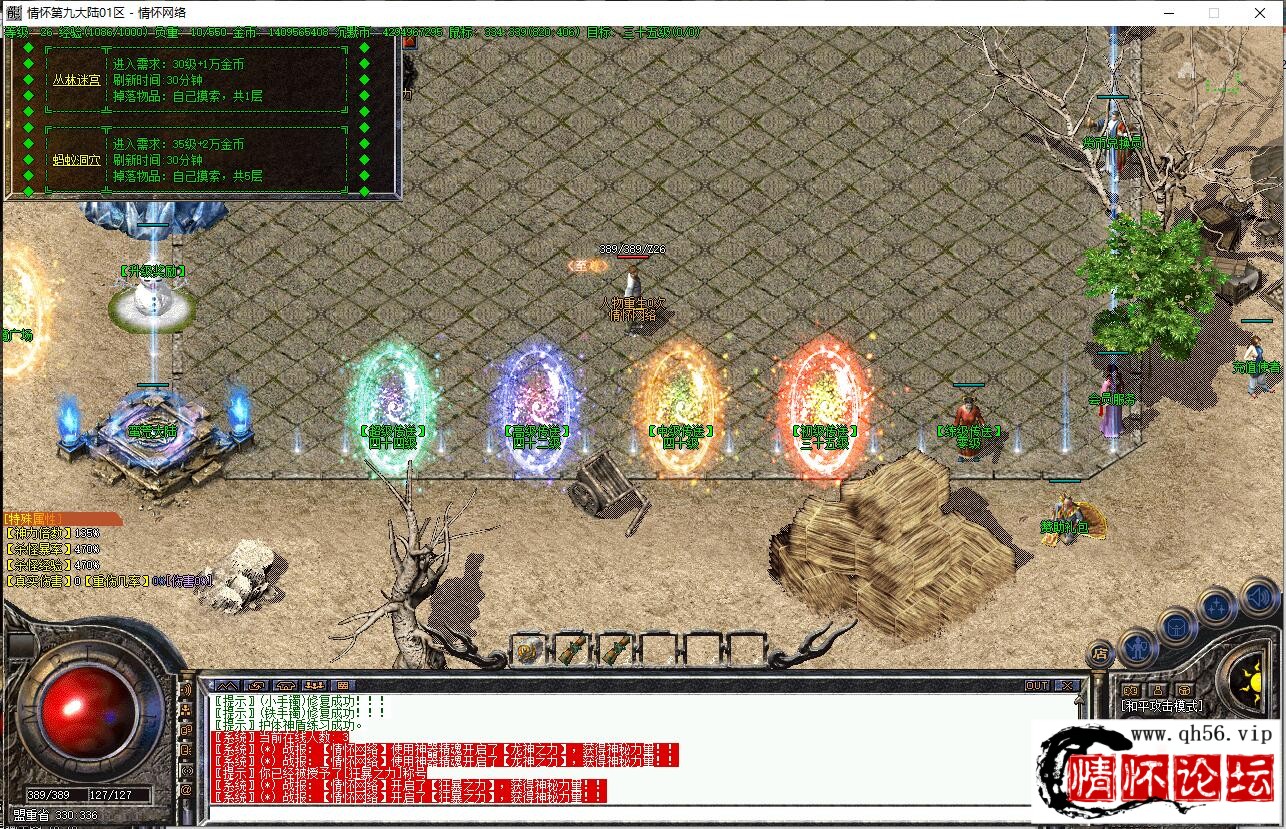Minimize the game window

click(x=1168, y=13)
